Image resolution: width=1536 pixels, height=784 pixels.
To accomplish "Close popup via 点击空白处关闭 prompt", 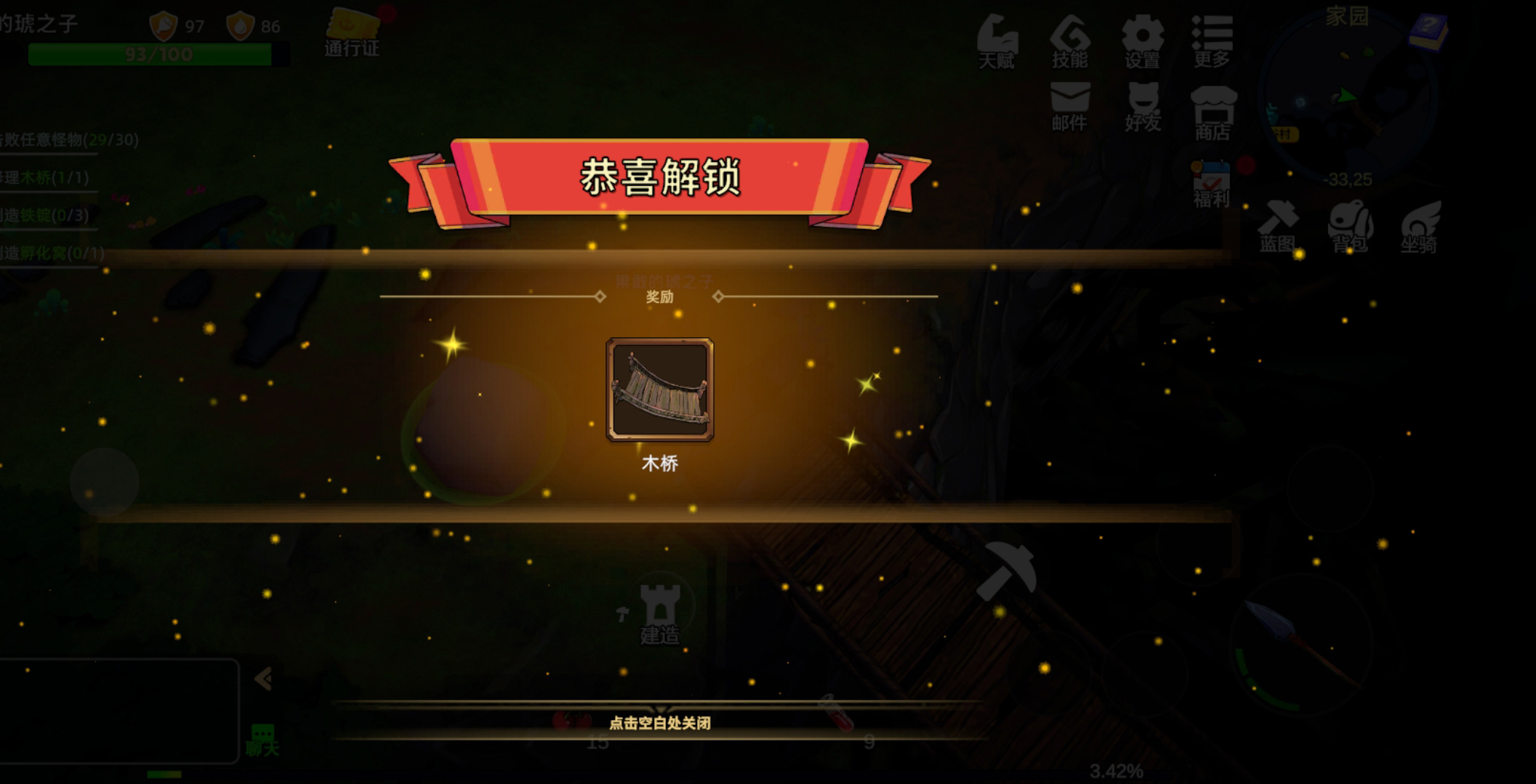I will point(659,722).
